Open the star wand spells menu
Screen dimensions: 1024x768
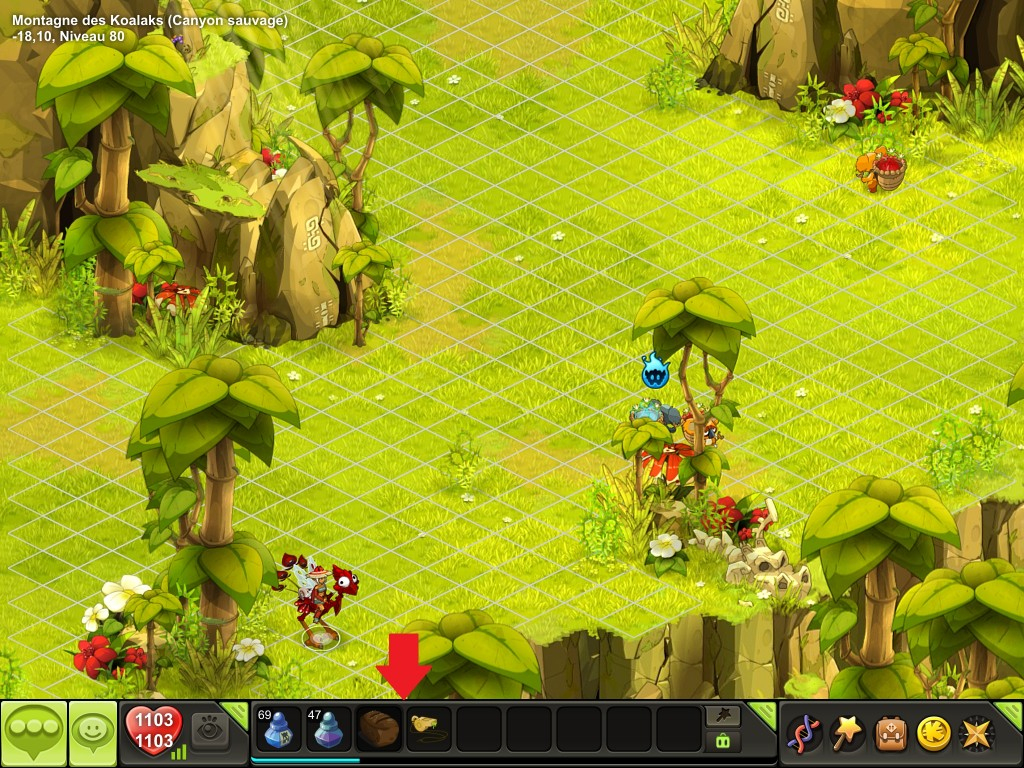(x=848, y=733)
